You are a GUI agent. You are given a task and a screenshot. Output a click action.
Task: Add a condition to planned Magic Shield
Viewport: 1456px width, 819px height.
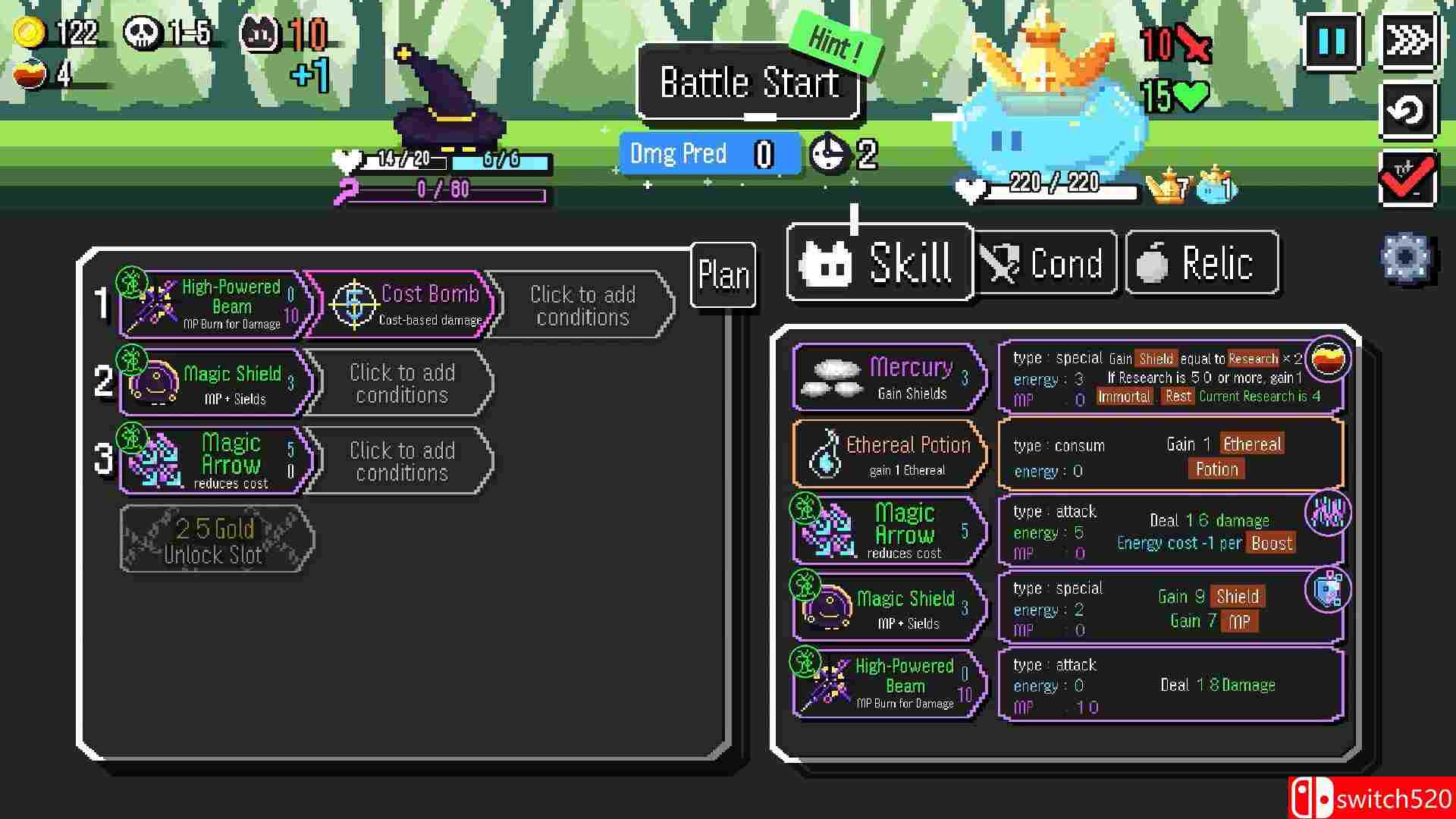coord(401,384)
